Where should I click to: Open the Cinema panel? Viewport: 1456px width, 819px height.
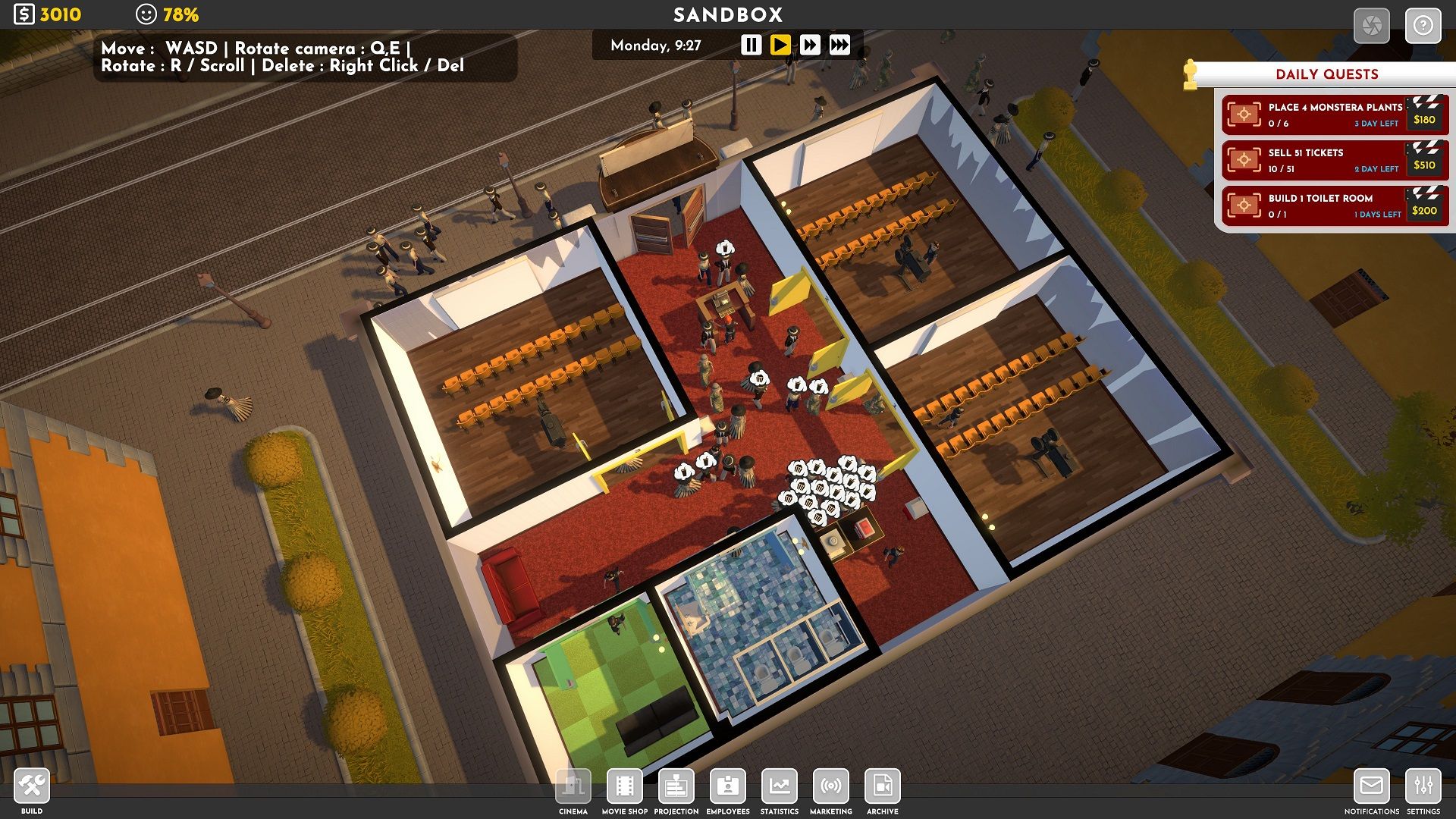tap(573, 786)
